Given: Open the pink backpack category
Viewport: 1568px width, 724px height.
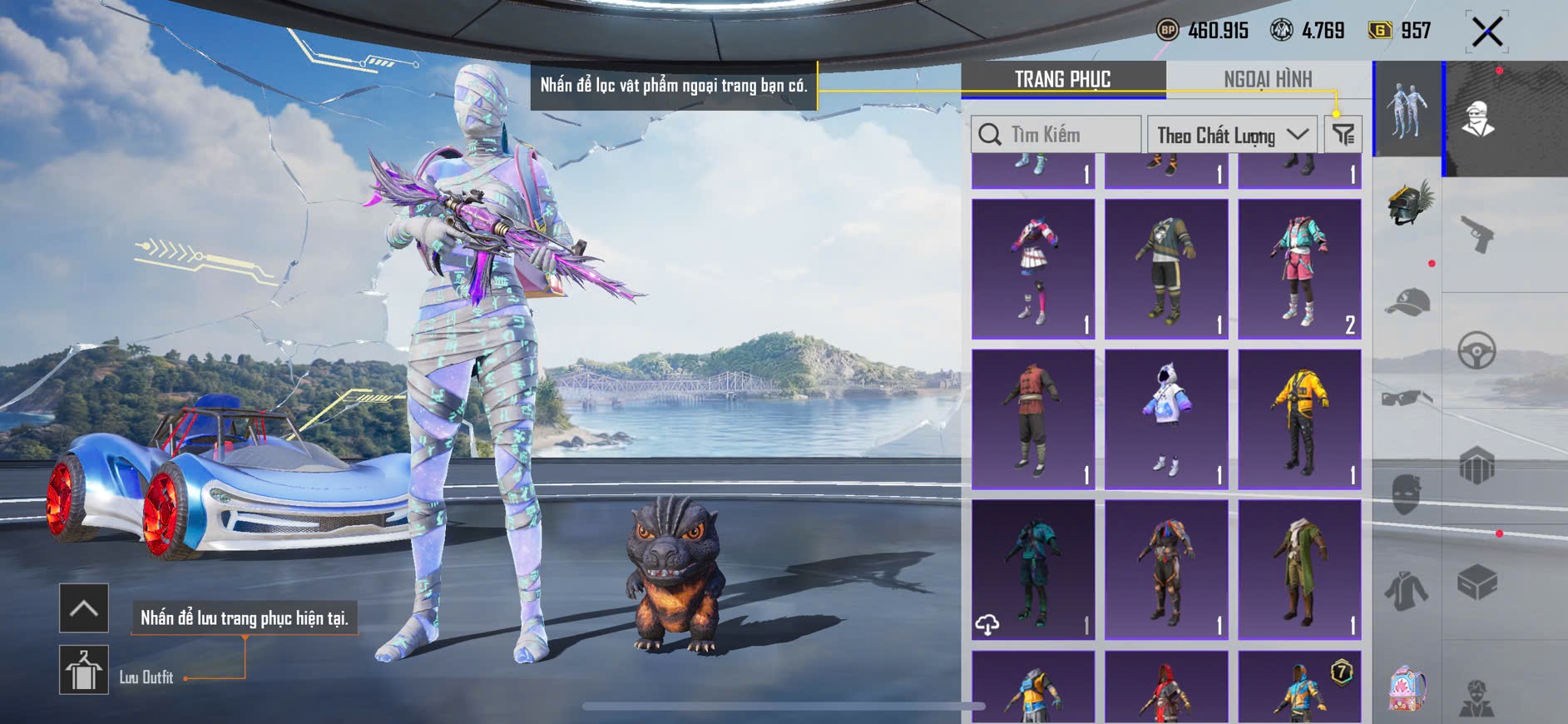Looking at the screenshot, I should click(1407, 688).
